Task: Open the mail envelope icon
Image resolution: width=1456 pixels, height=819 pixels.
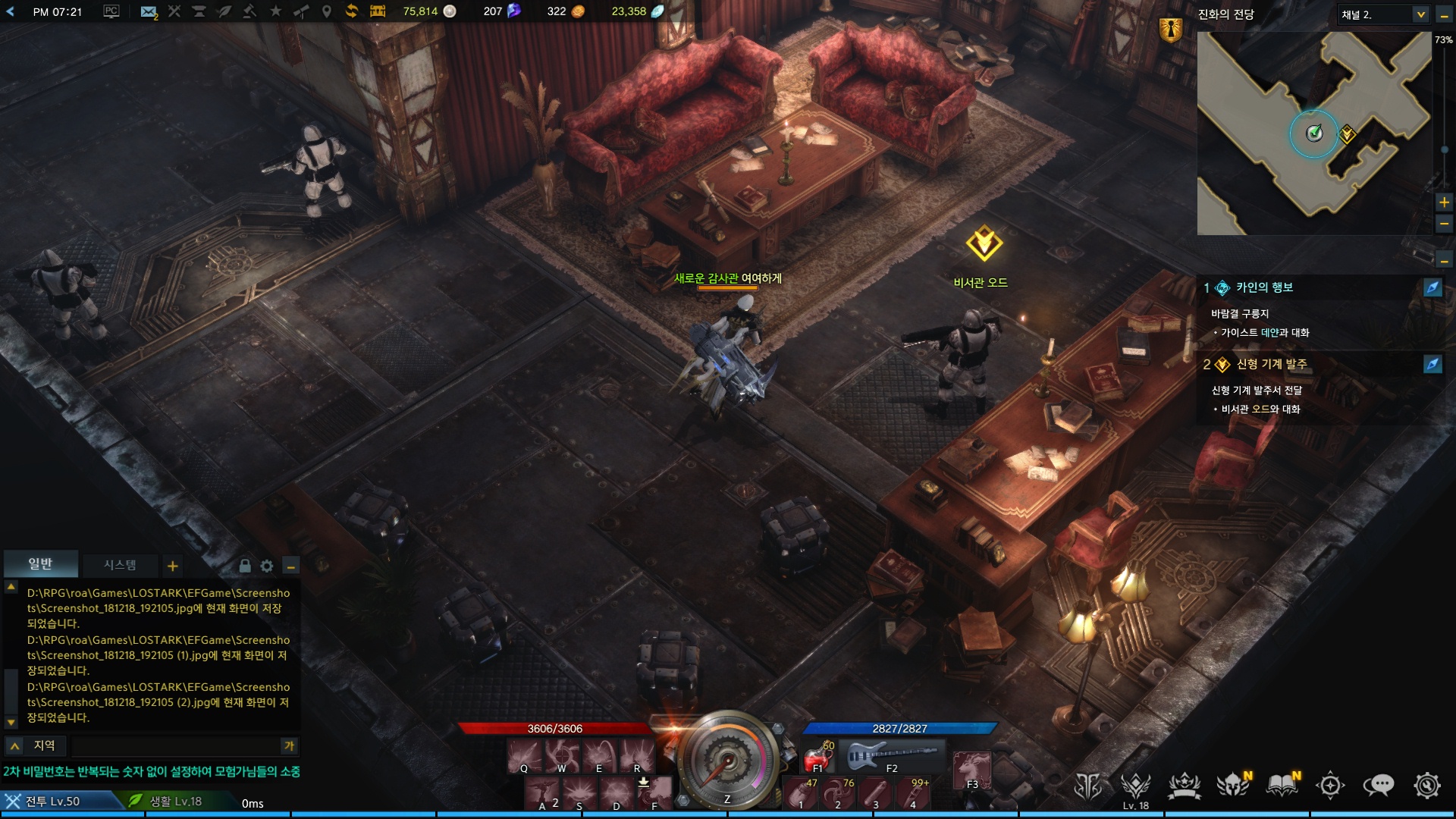Action: (149, 11)
